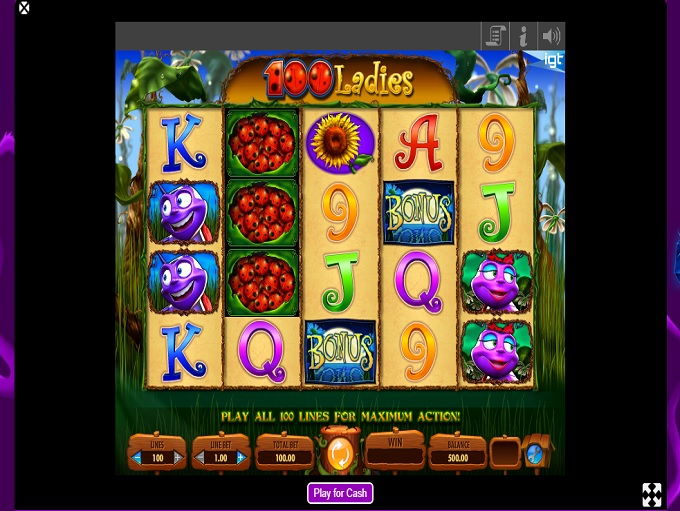Open the birdhouse auto-spin control
Screen dimensions: 680x511
[536, 453]
